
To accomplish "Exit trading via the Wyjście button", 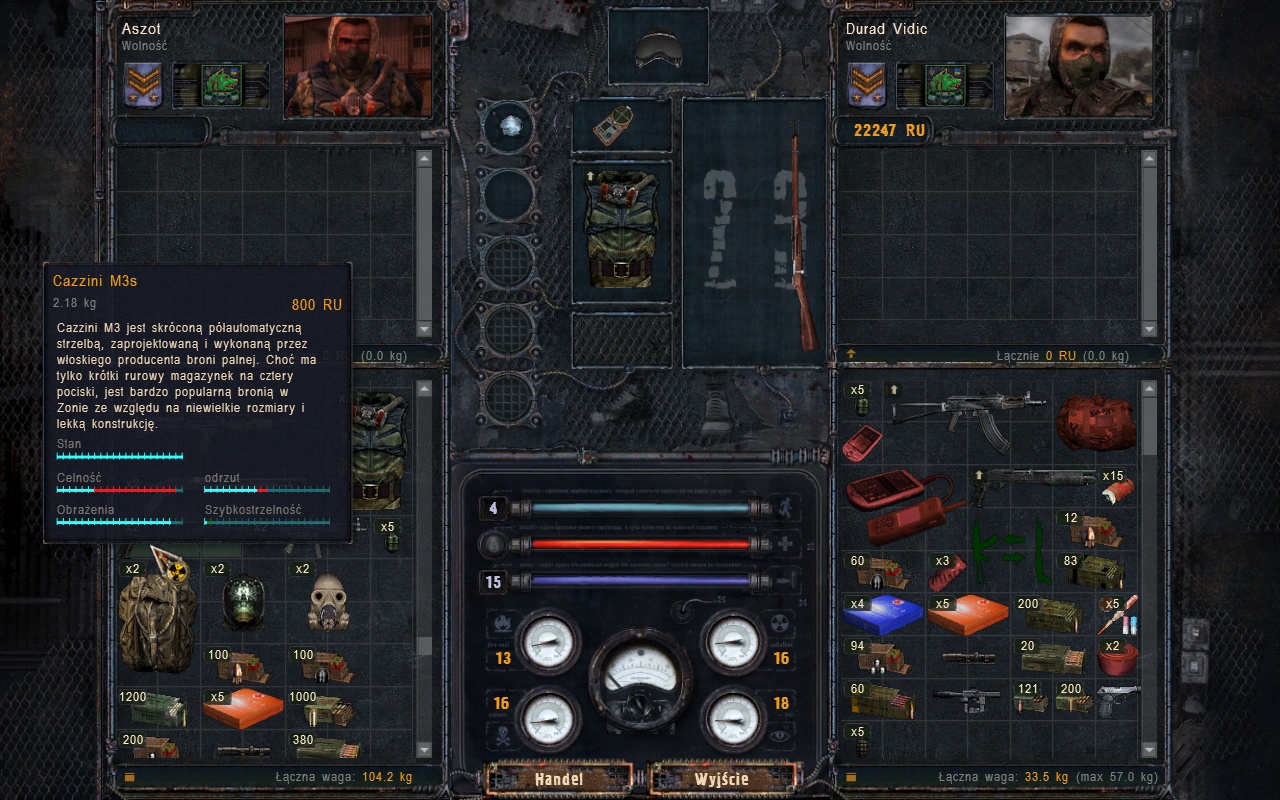I will pos(724,778).
